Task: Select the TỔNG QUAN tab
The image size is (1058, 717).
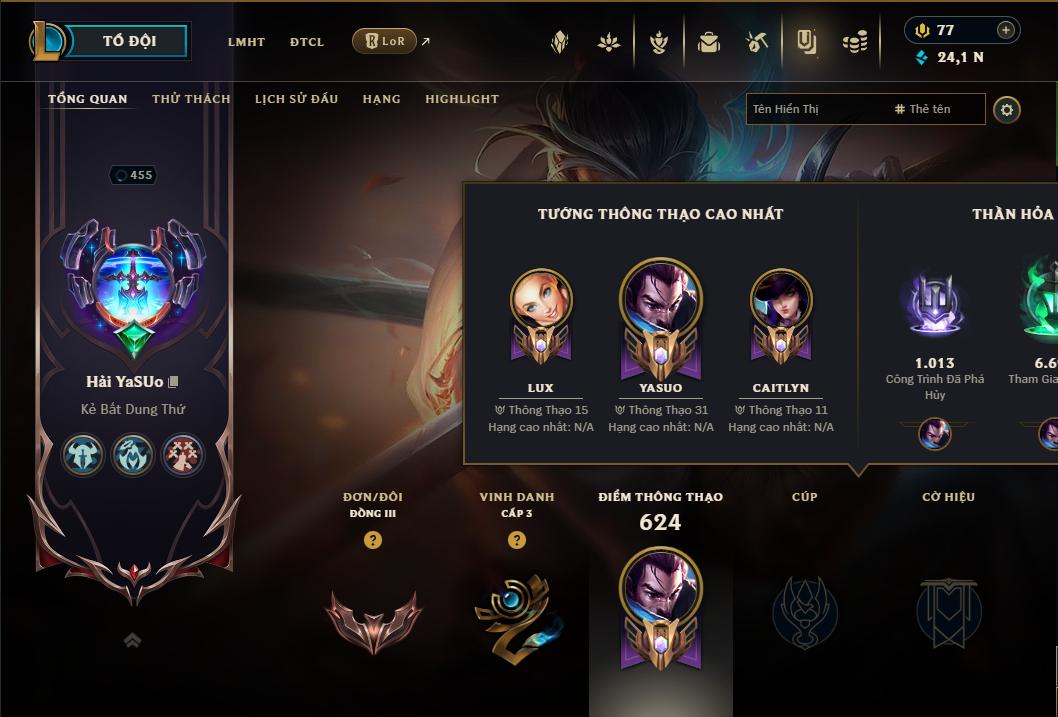Action: pyautogui.click(x=88, y=99)
